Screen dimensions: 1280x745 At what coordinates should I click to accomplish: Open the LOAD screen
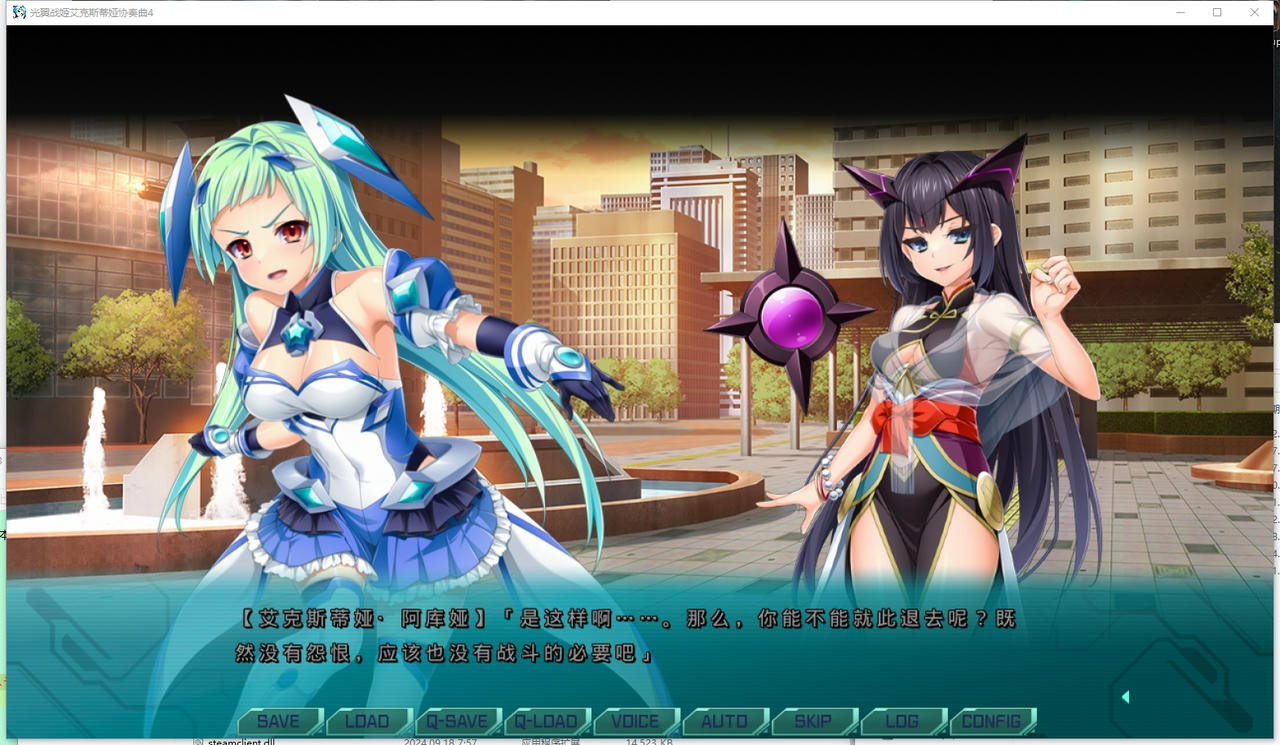click(x=369, y=720)
